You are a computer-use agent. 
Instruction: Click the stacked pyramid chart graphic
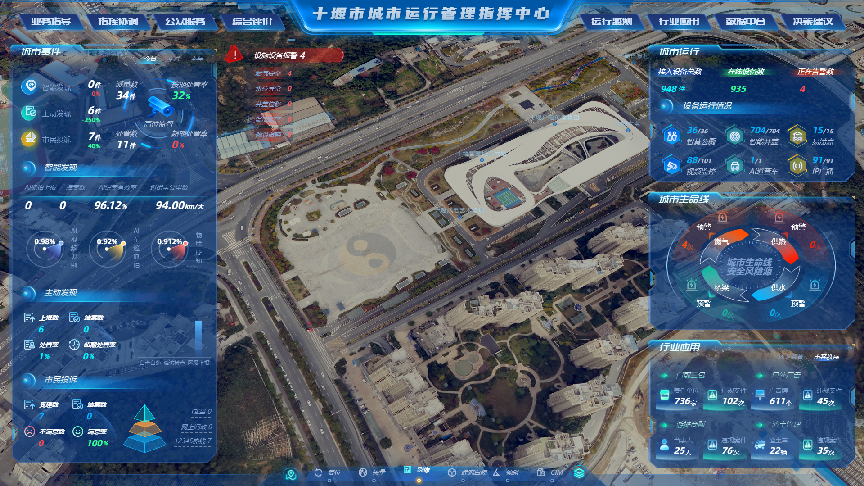(x=147, y=428)
